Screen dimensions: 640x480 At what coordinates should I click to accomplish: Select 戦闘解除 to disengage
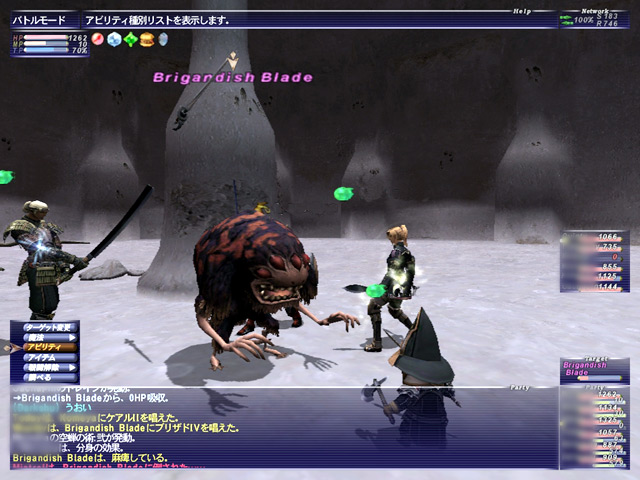(45, 368)
